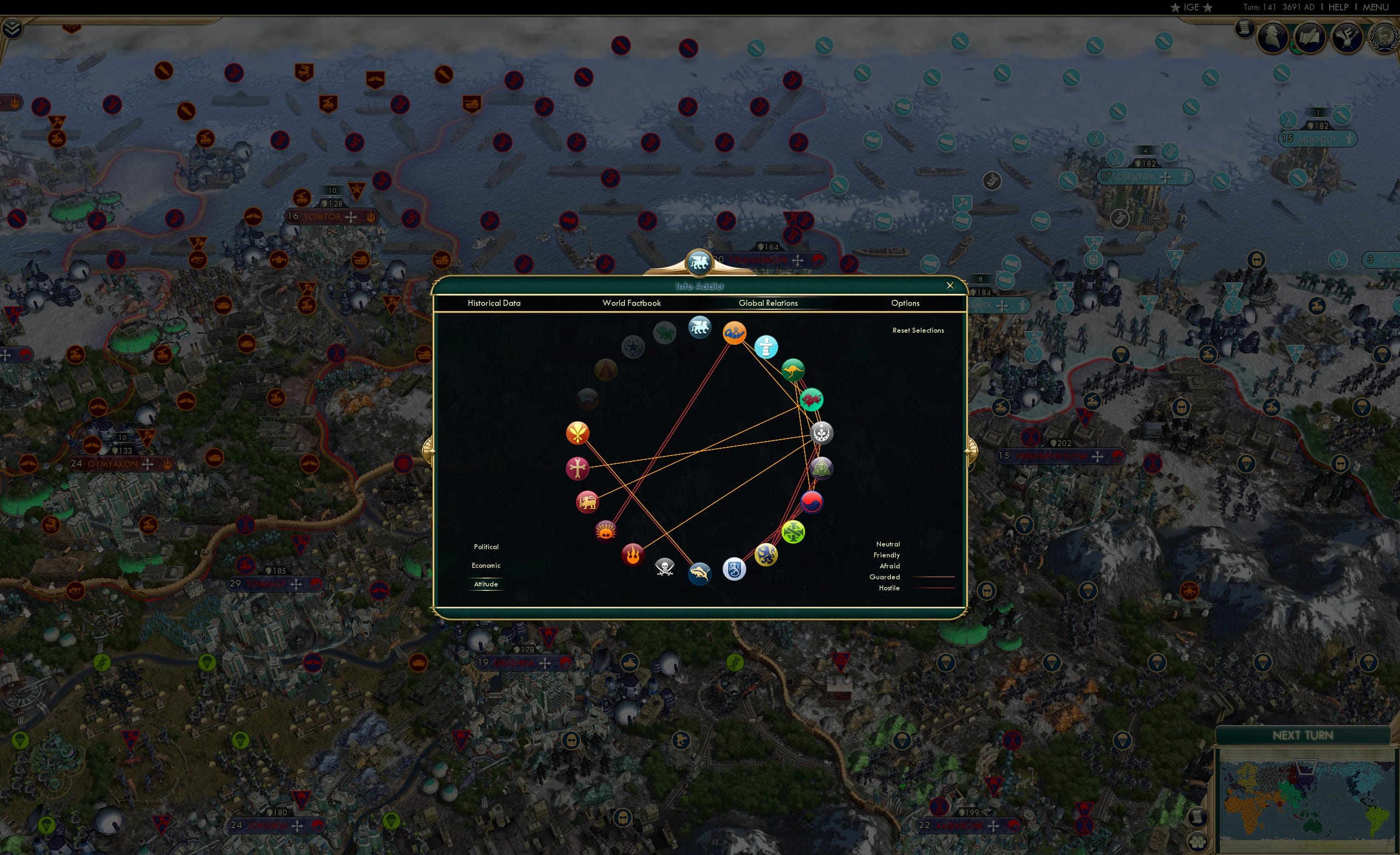The height and width of the screenshot is (855, 1400).
Task: Select the winged lion icon at circle top
Action: [699, 327]
